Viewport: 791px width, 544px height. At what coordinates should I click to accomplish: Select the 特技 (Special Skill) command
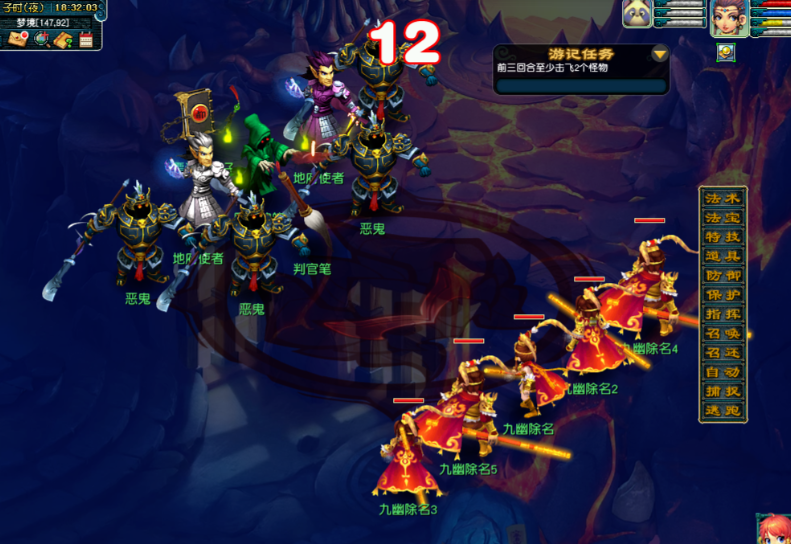(722, 236)
